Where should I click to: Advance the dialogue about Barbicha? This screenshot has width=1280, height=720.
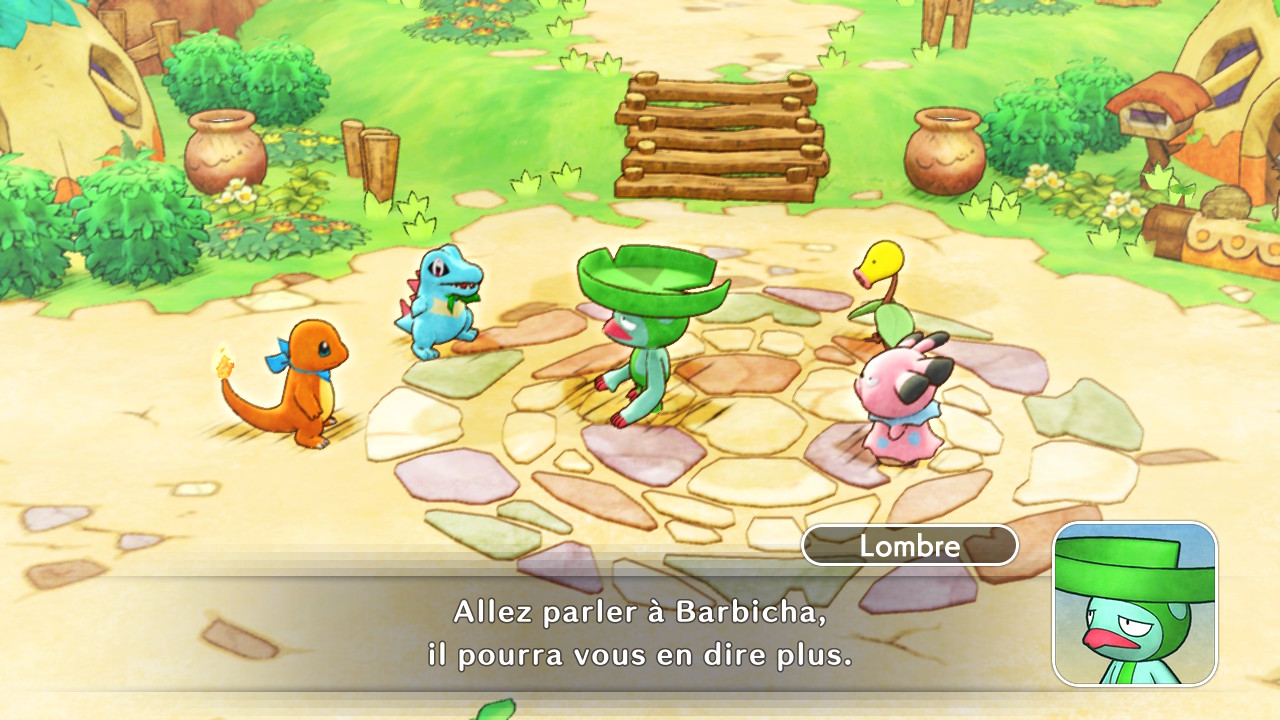click(x=640, y=634)
